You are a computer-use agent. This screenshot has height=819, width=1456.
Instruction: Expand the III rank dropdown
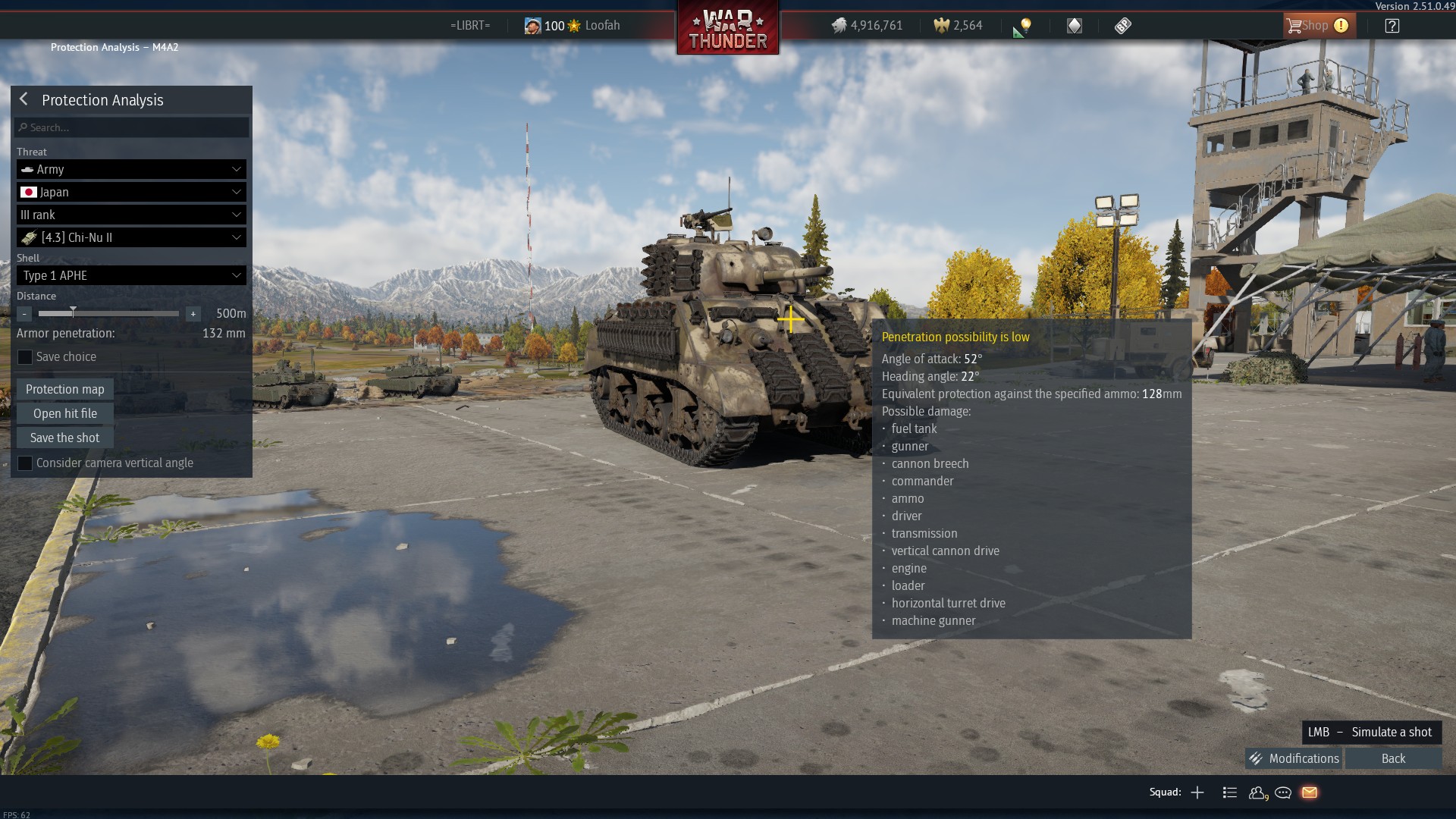point(131,215)
